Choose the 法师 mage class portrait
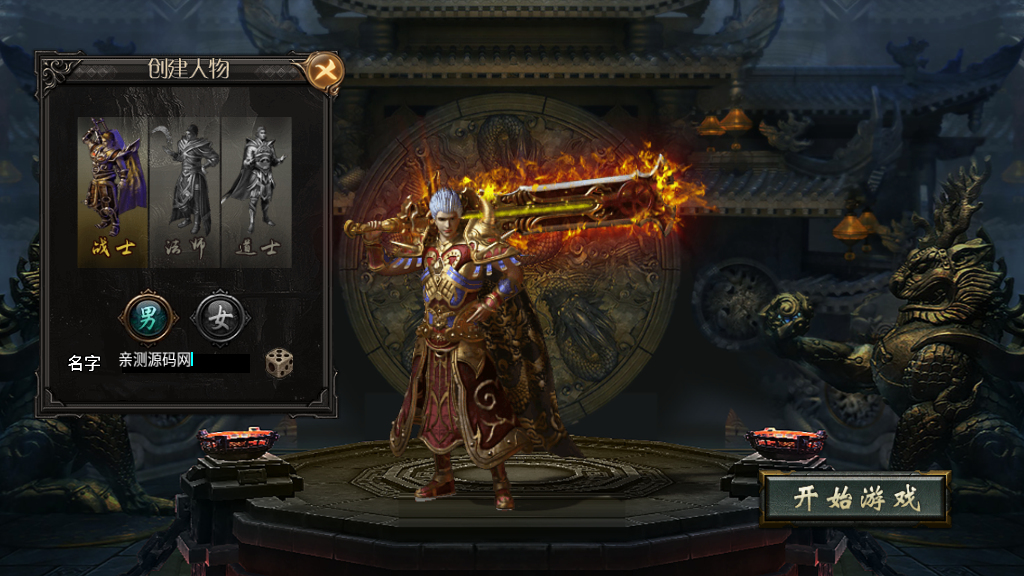 pos(185,191)
